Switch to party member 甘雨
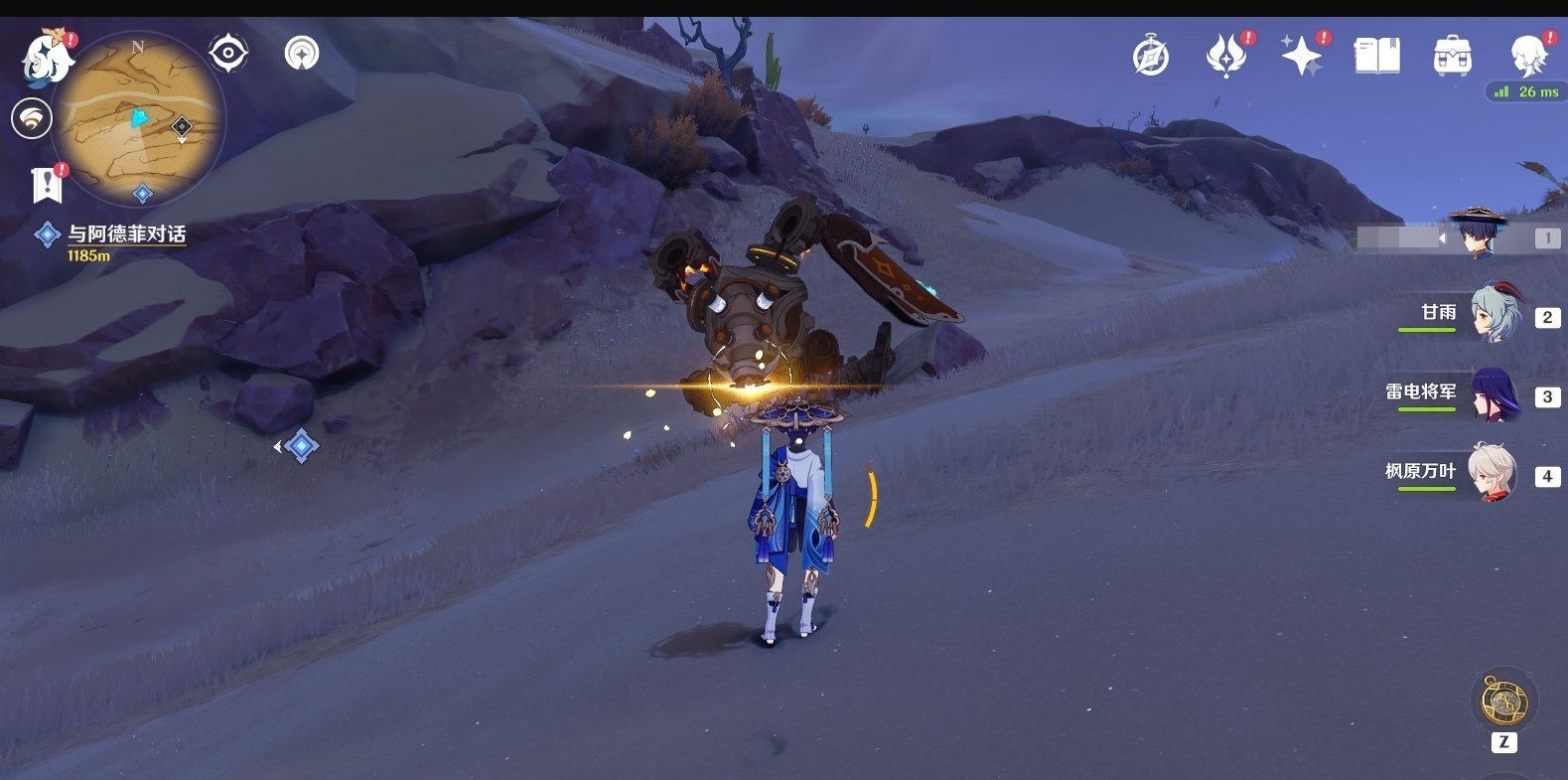 1495,315
